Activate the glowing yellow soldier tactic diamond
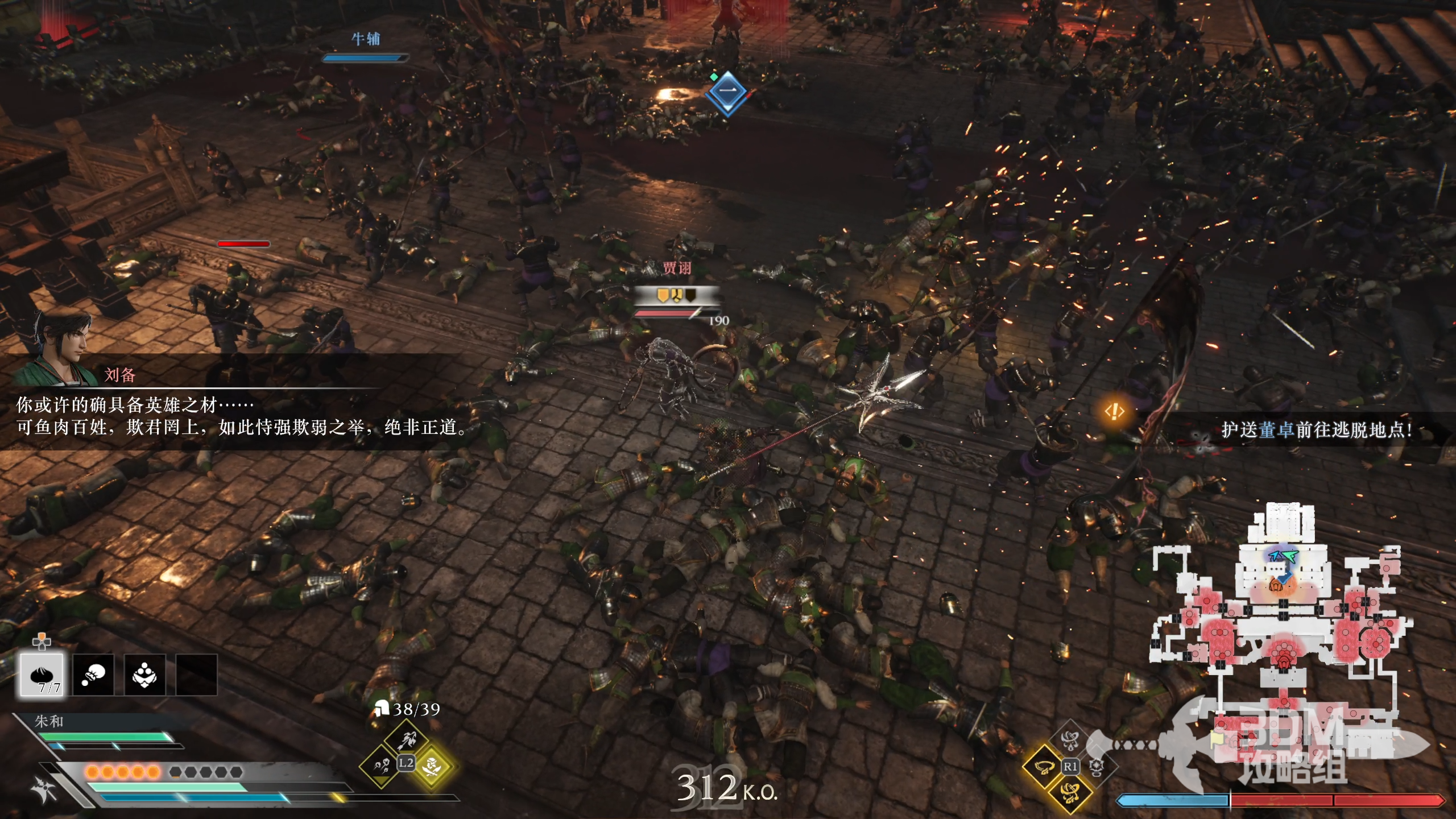Image resolution: width=1456 pixels, height=819 pixels. (432, 766)
